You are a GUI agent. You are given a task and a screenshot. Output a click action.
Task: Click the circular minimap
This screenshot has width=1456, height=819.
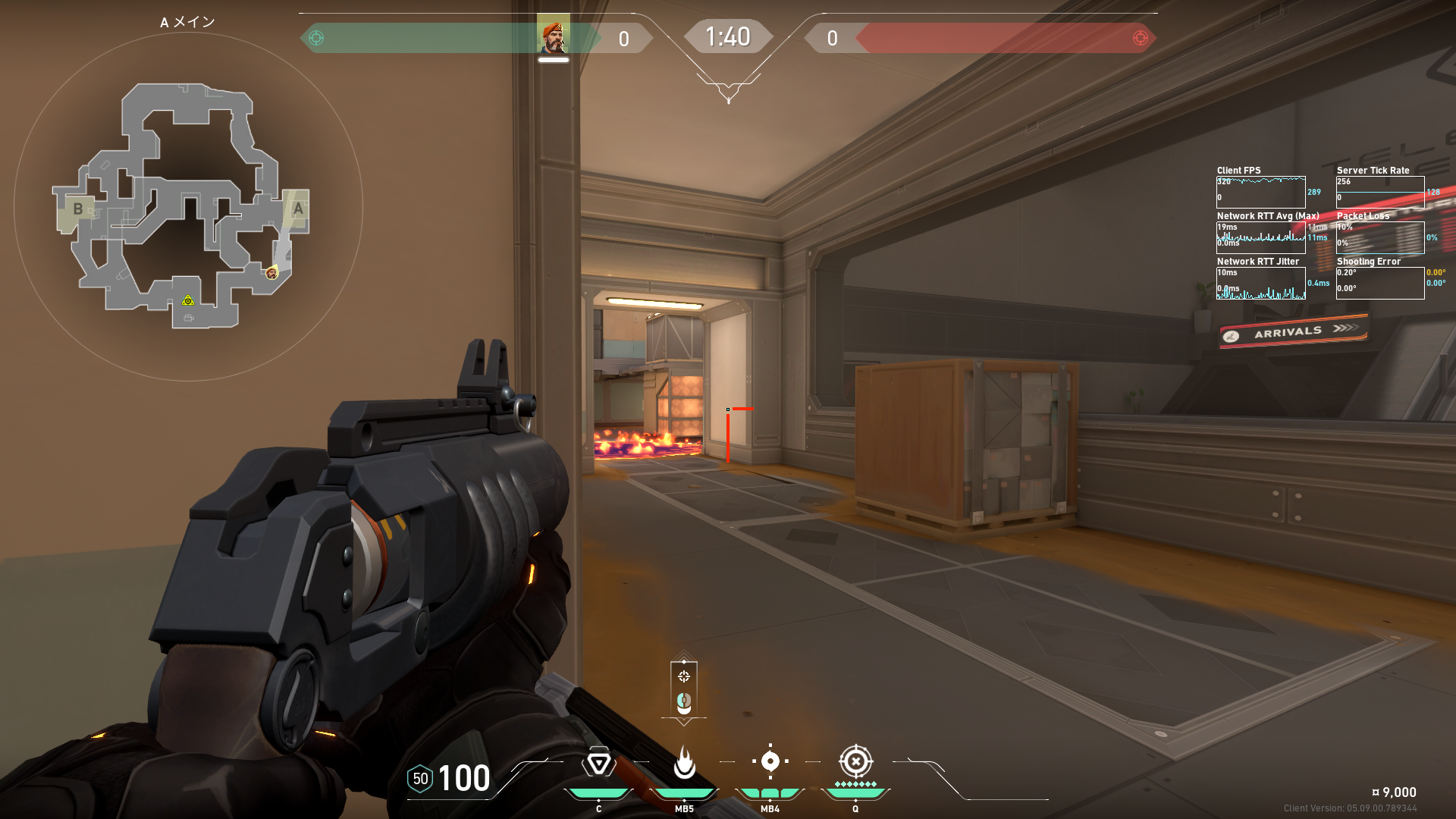(x=188, y=206)
